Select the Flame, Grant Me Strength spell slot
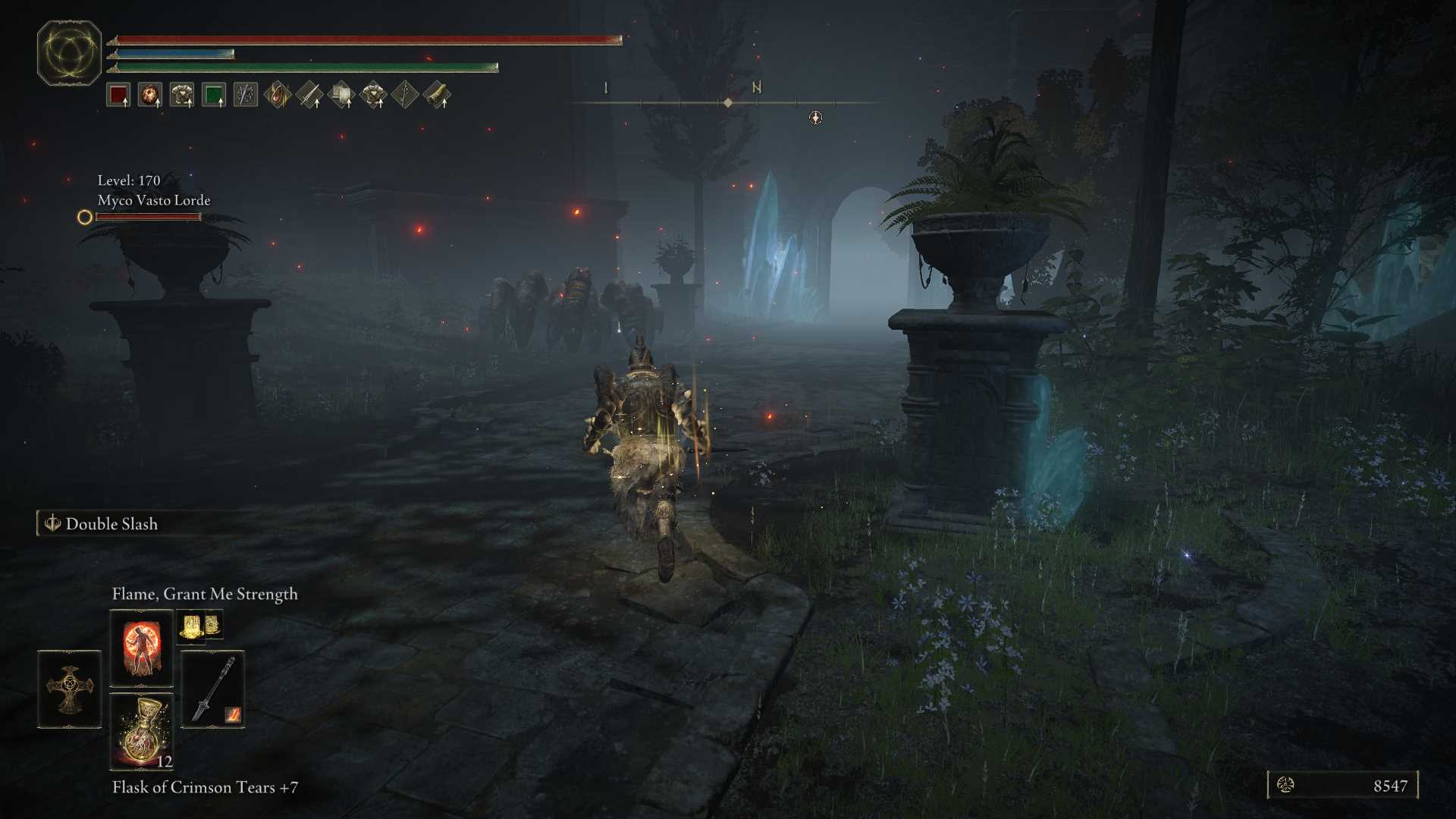The image size is (1456, 819). (141, 648)
